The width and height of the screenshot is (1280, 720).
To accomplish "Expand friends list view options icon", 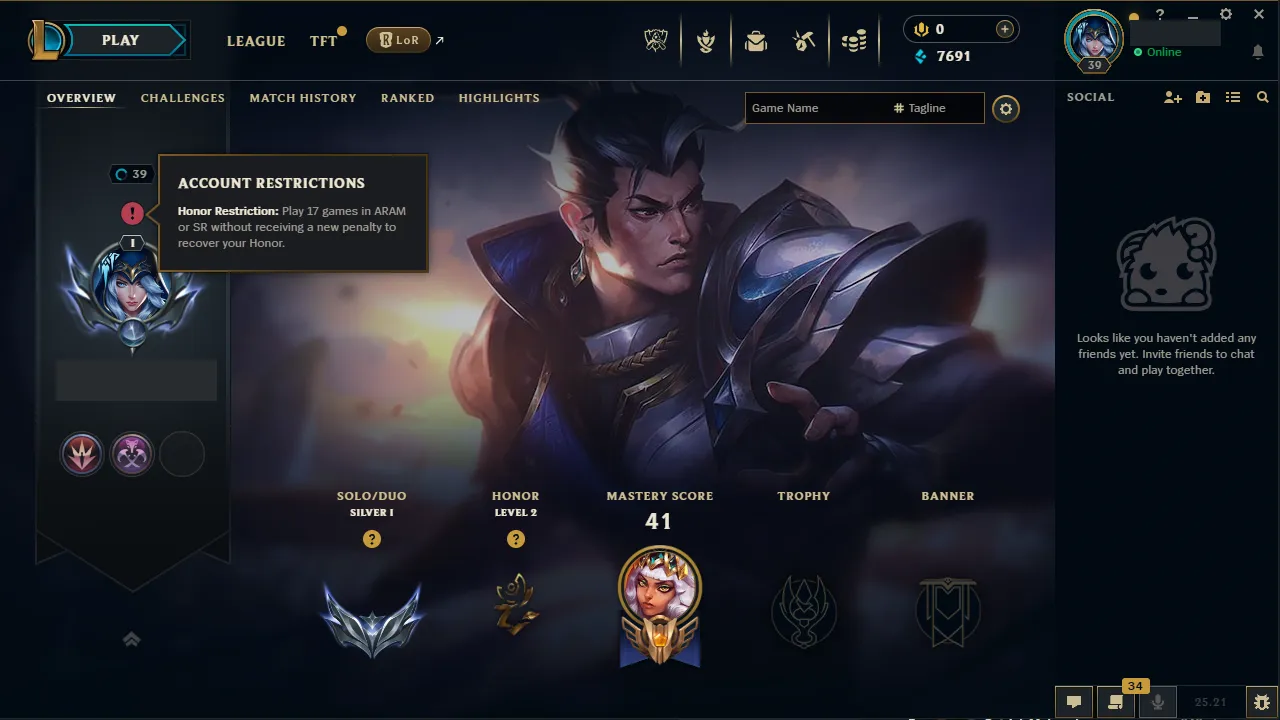I will tap(1233, 97).
